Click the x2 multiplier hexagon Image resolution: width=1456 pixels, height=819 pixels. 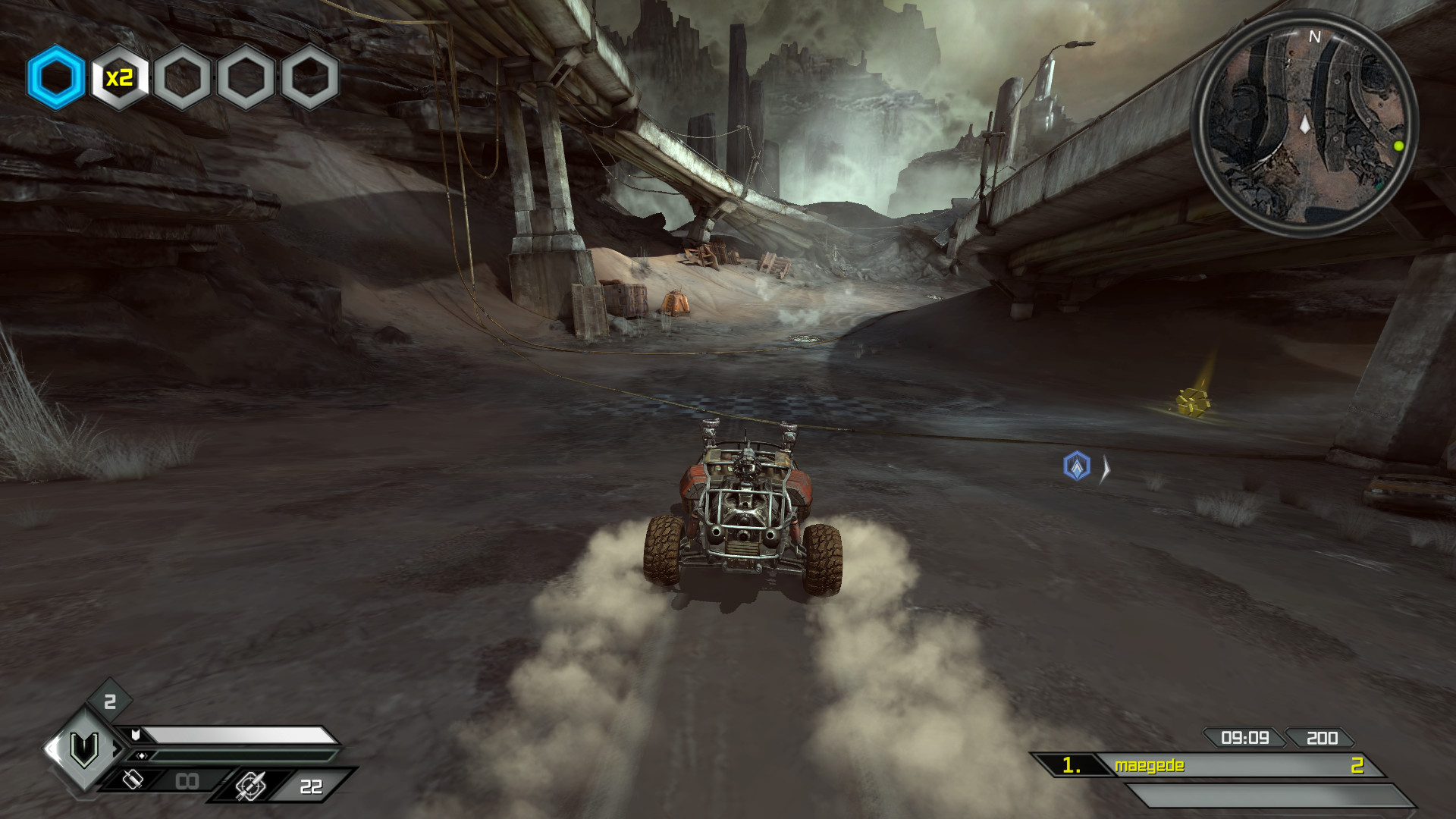[x=119, y=77]
